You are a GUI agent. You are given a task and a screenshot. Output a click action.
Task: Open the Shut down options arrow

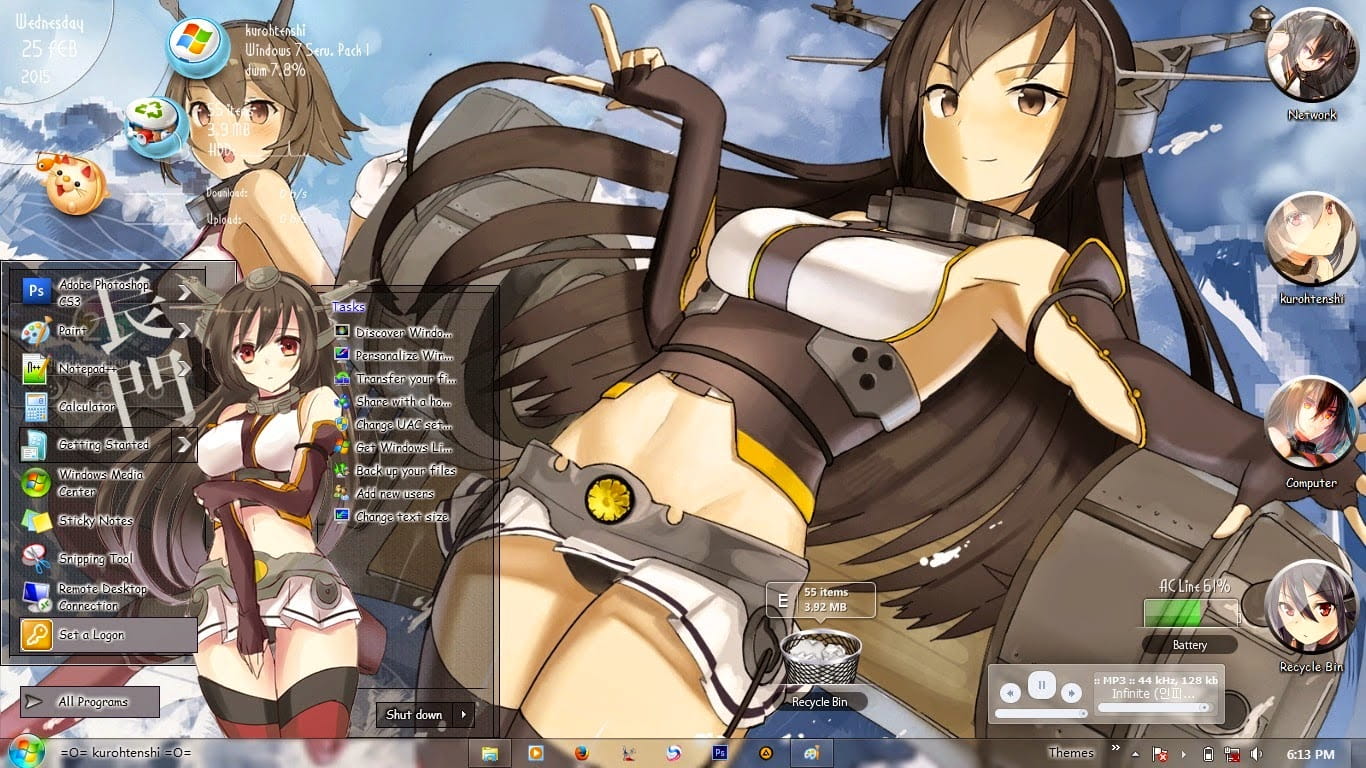(x=462, y=714)
